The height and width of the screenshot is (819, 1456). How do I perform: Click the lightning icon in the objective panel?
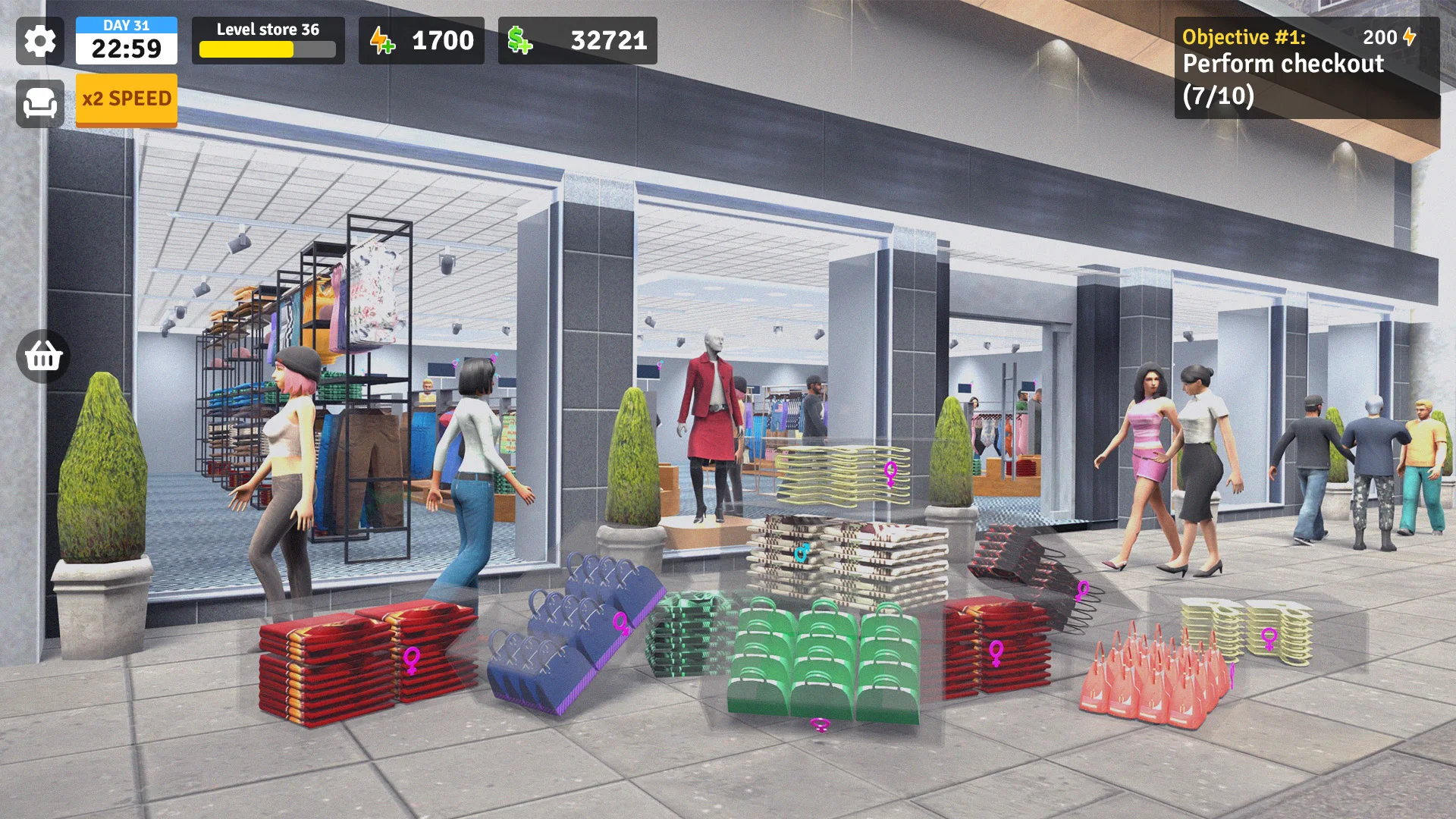(x=1408, y=35)
